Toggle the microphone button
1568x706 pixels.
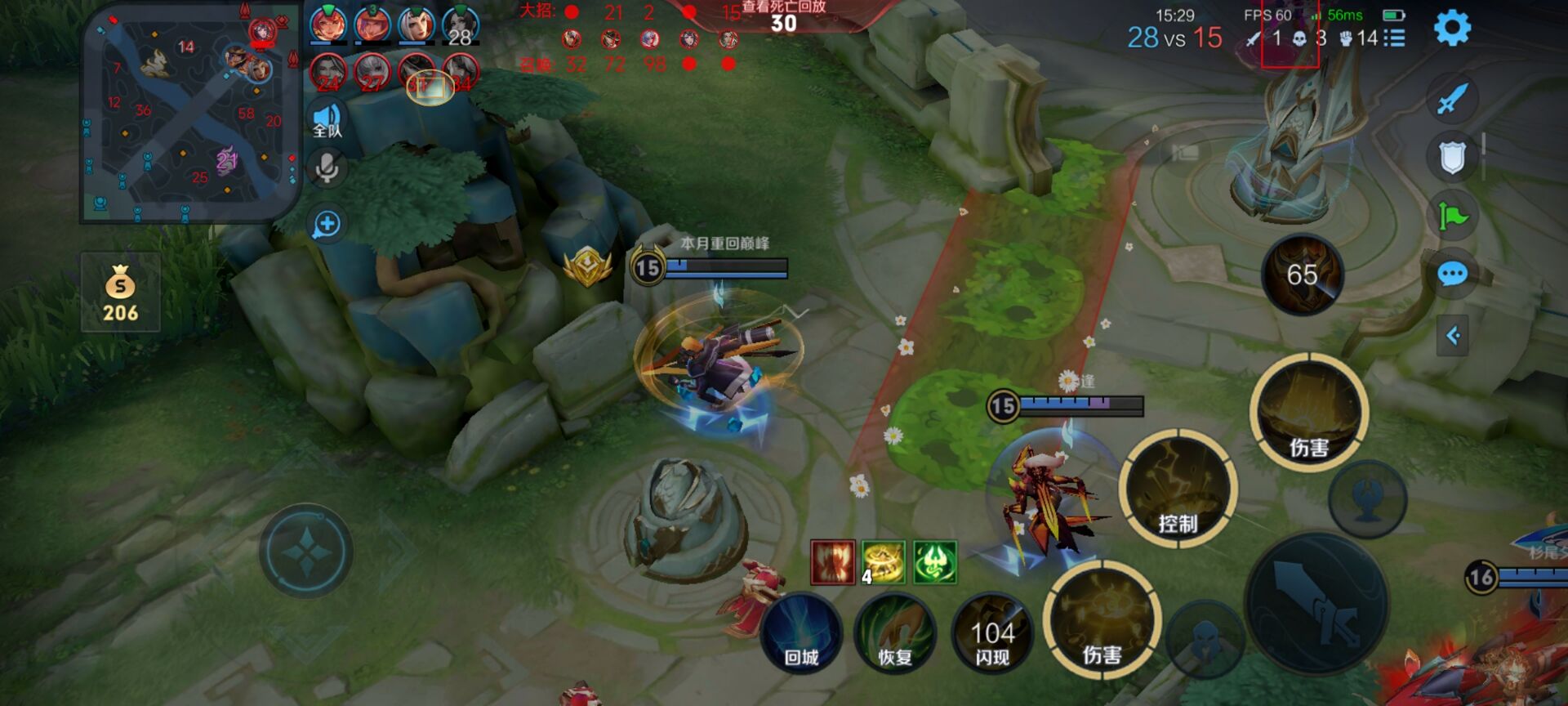point(327,169)
